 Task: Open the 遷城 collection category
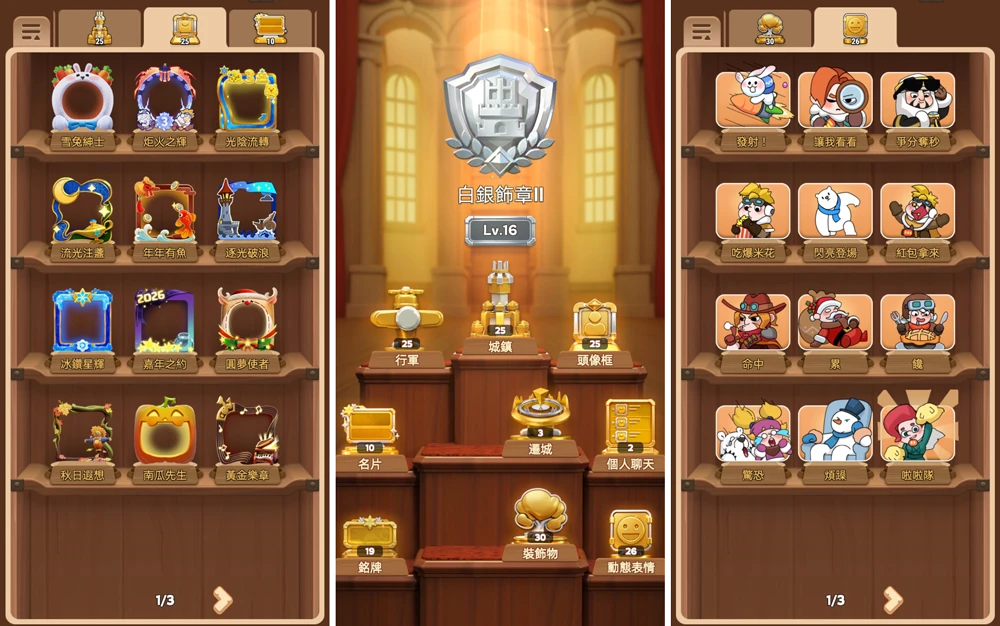click(541, 418)
